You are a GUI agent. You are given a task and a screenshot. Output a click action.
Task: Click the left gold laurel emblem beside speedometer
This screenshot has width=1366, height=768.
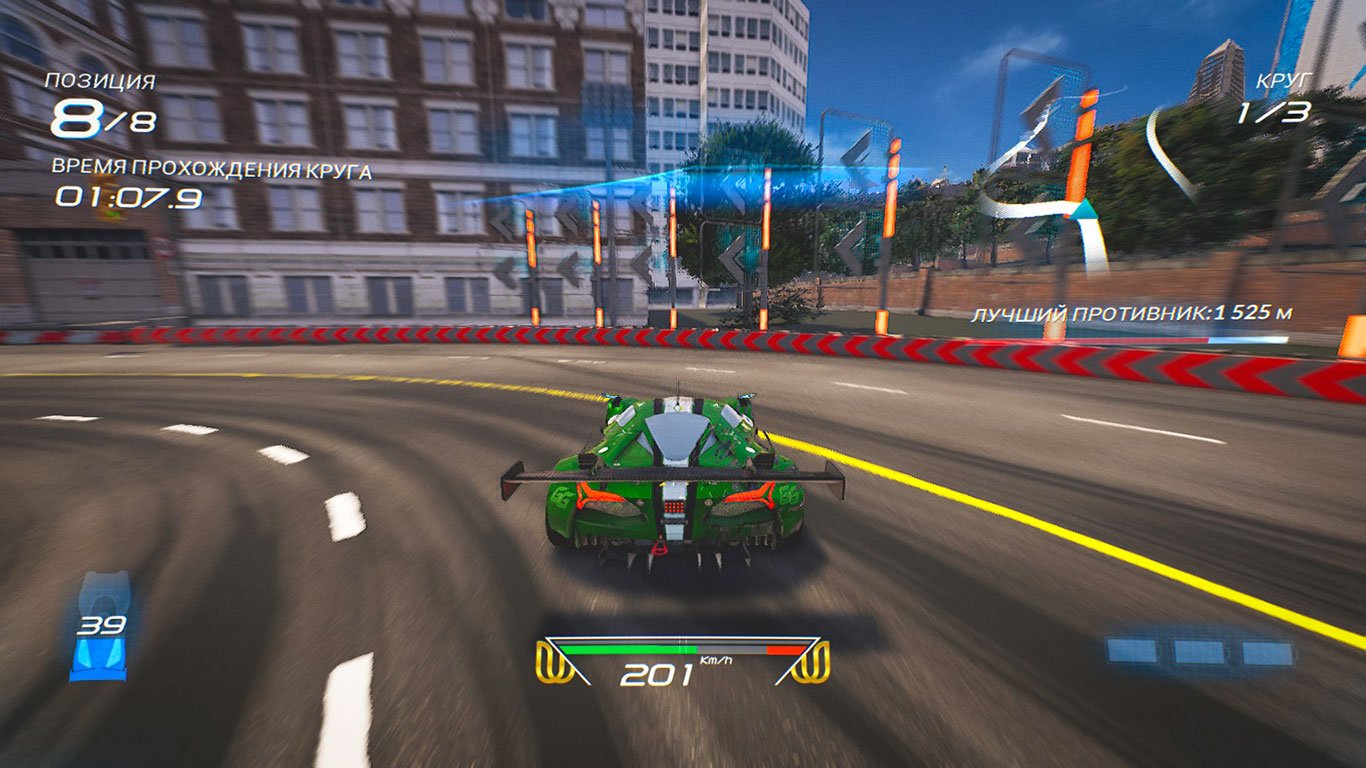click(x=557, y=660)
